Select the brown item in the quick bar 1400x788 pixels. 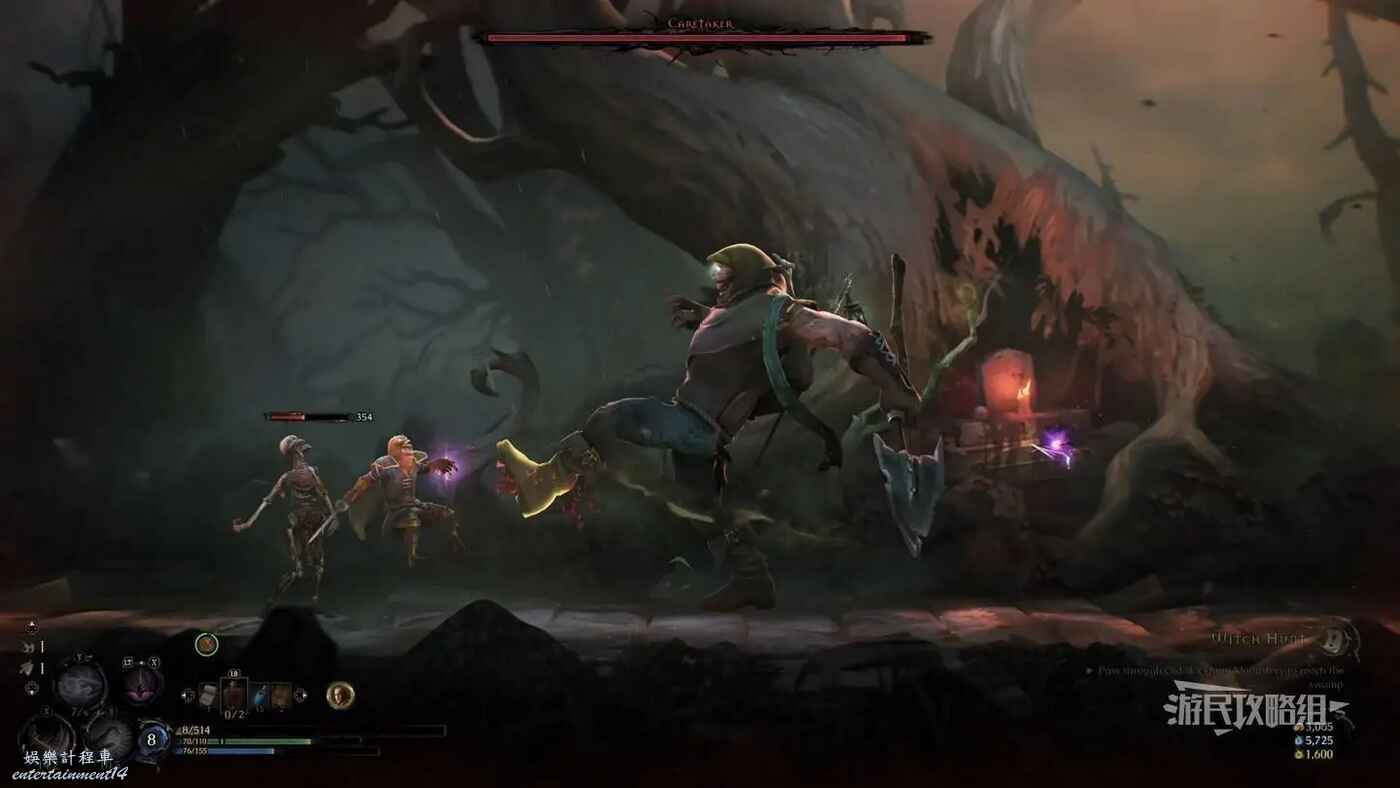pyautogui.click(x=281, y=694)
